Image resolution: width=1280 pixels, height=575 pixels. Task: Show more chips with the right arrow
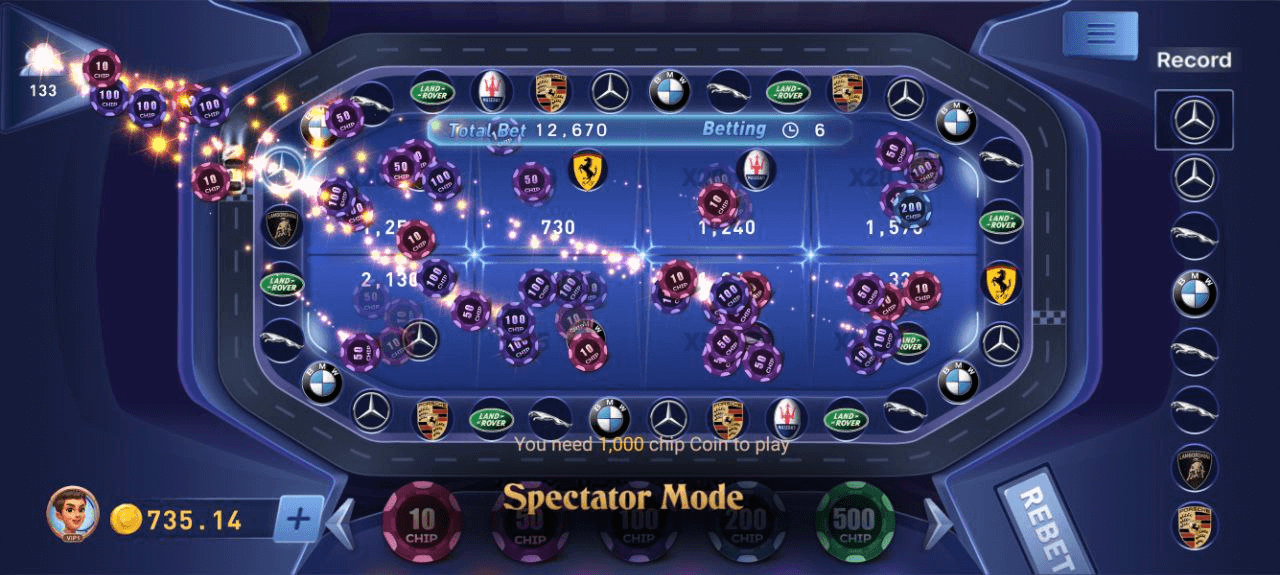(936, 520)
